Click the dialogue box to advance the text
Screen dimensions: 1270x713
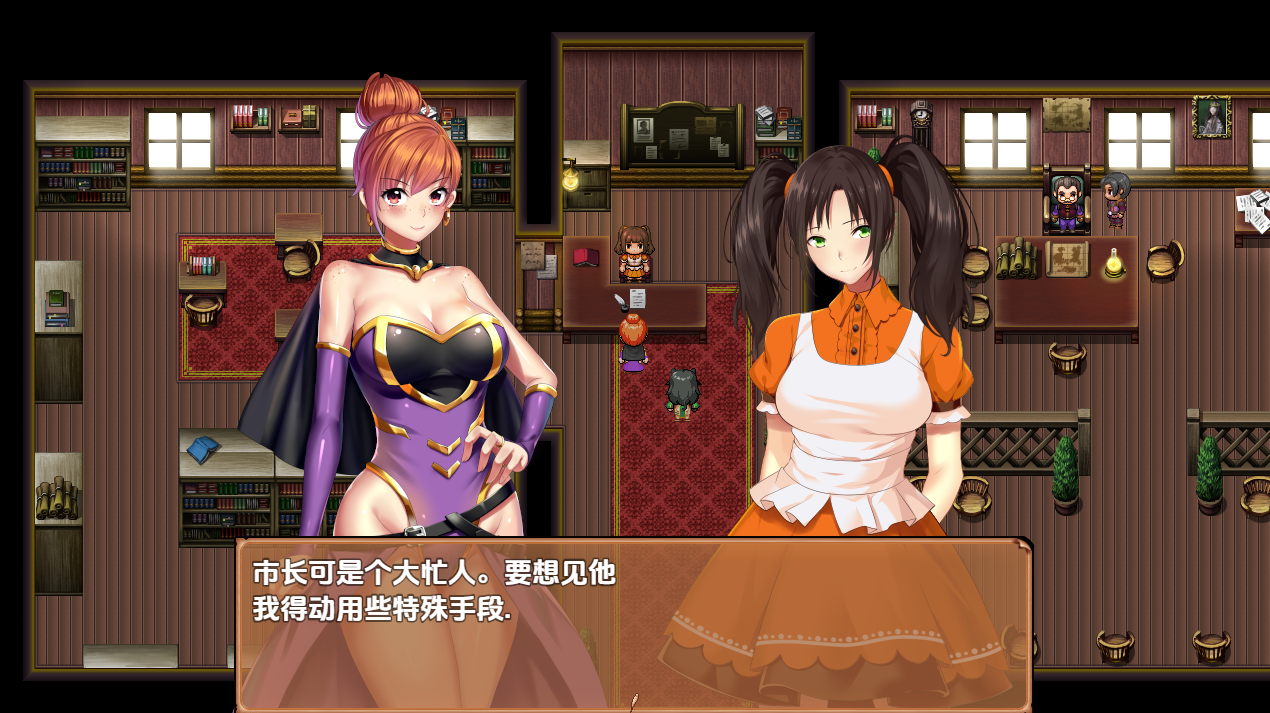[633, 622]
